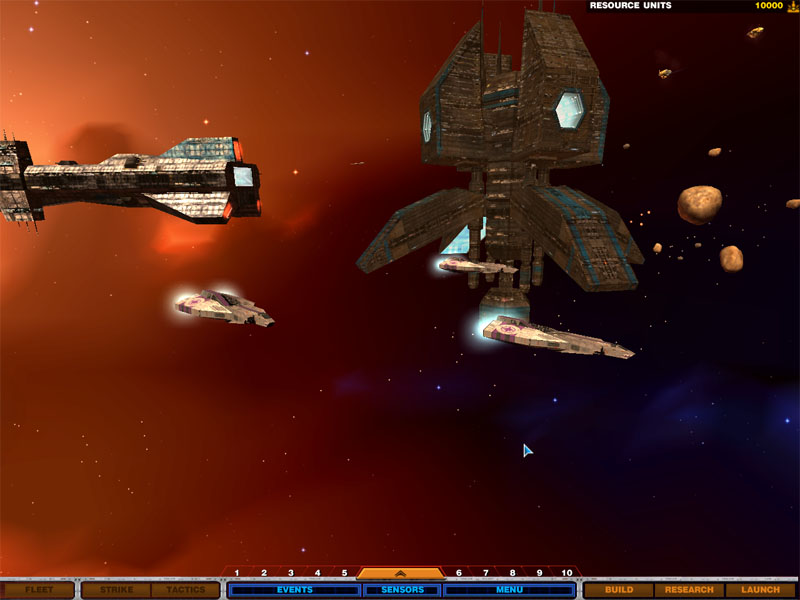Open the Fleet panel
The width and height of the screenshot is (800, 600).
click(x=39, y=590)
